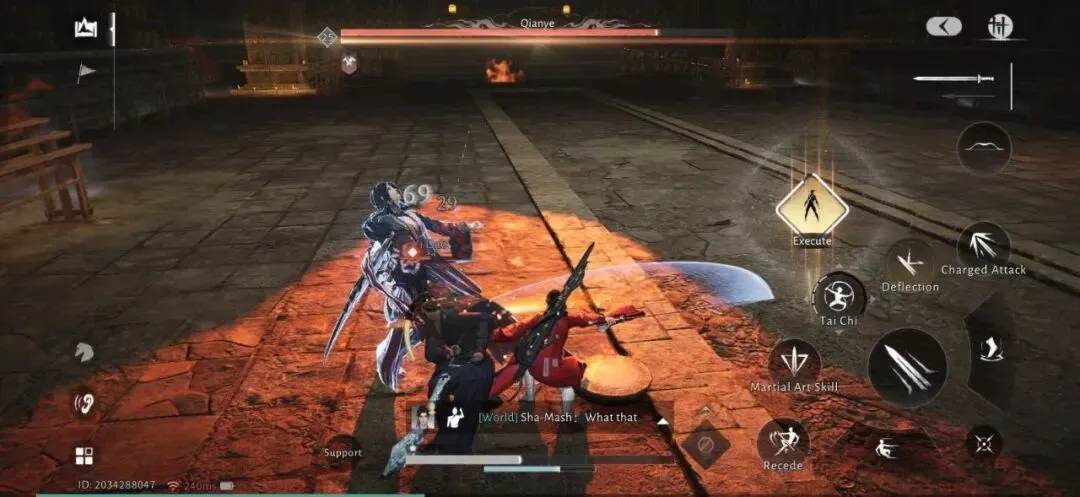
Task: Open the crown icon panel
Action: pyautogui.click(x=85, y=28)
